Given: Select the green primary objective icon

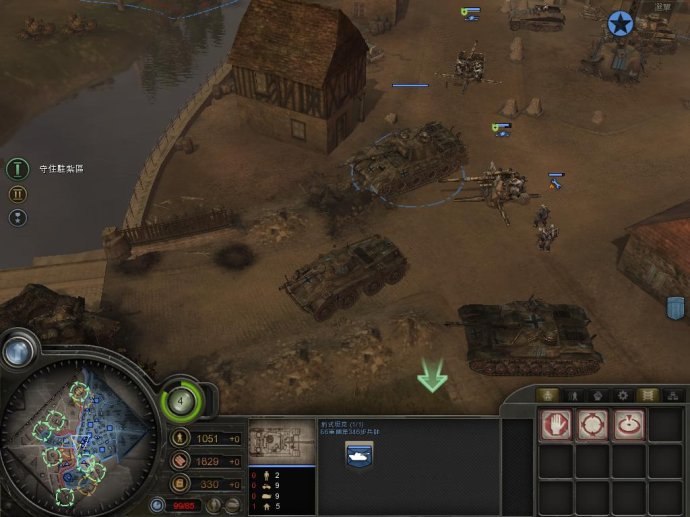Looking at the screenshot, I should point(17,168).
